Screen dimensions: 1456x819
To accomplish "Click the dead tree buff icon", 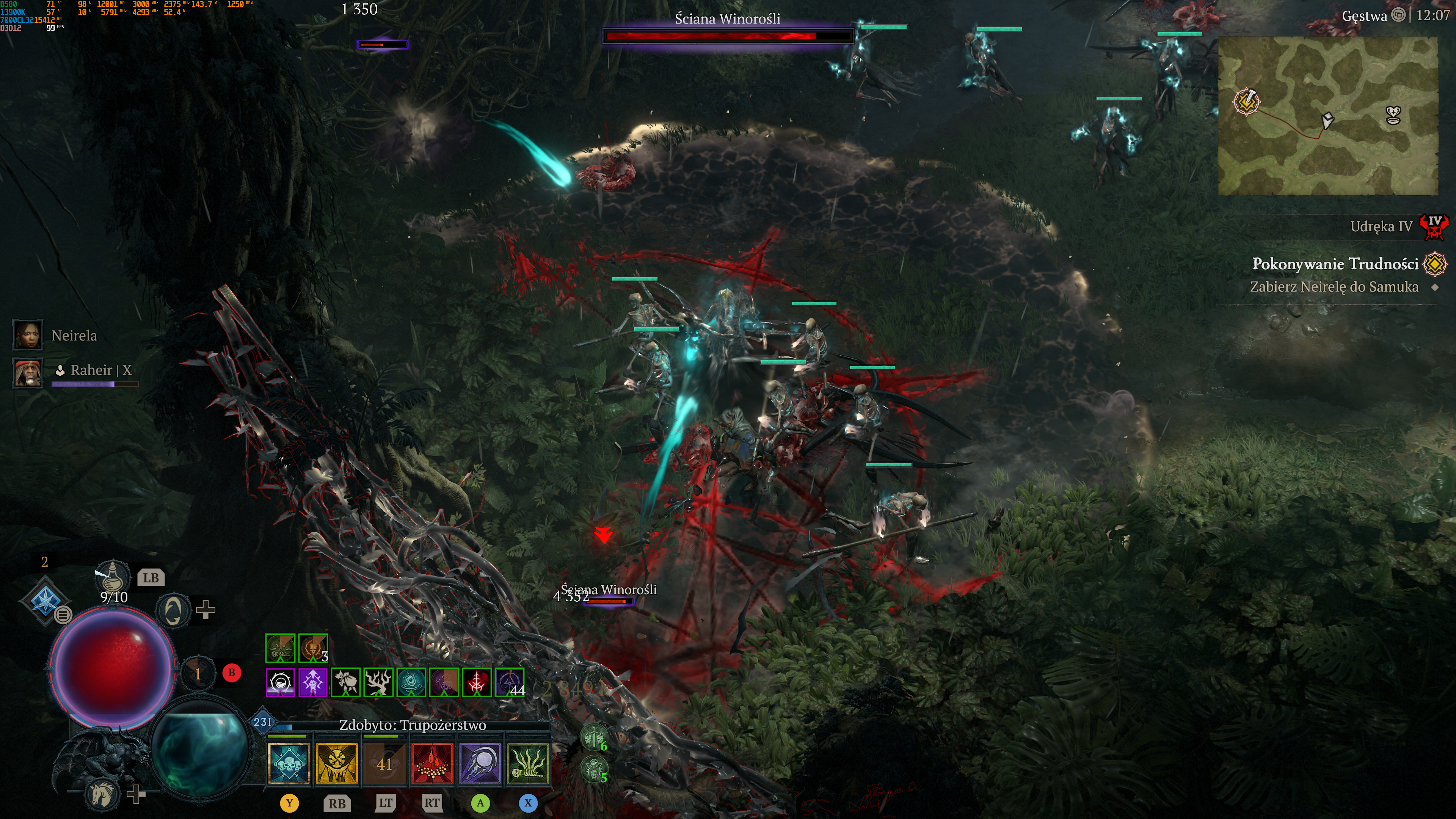I will coord(378,683).
